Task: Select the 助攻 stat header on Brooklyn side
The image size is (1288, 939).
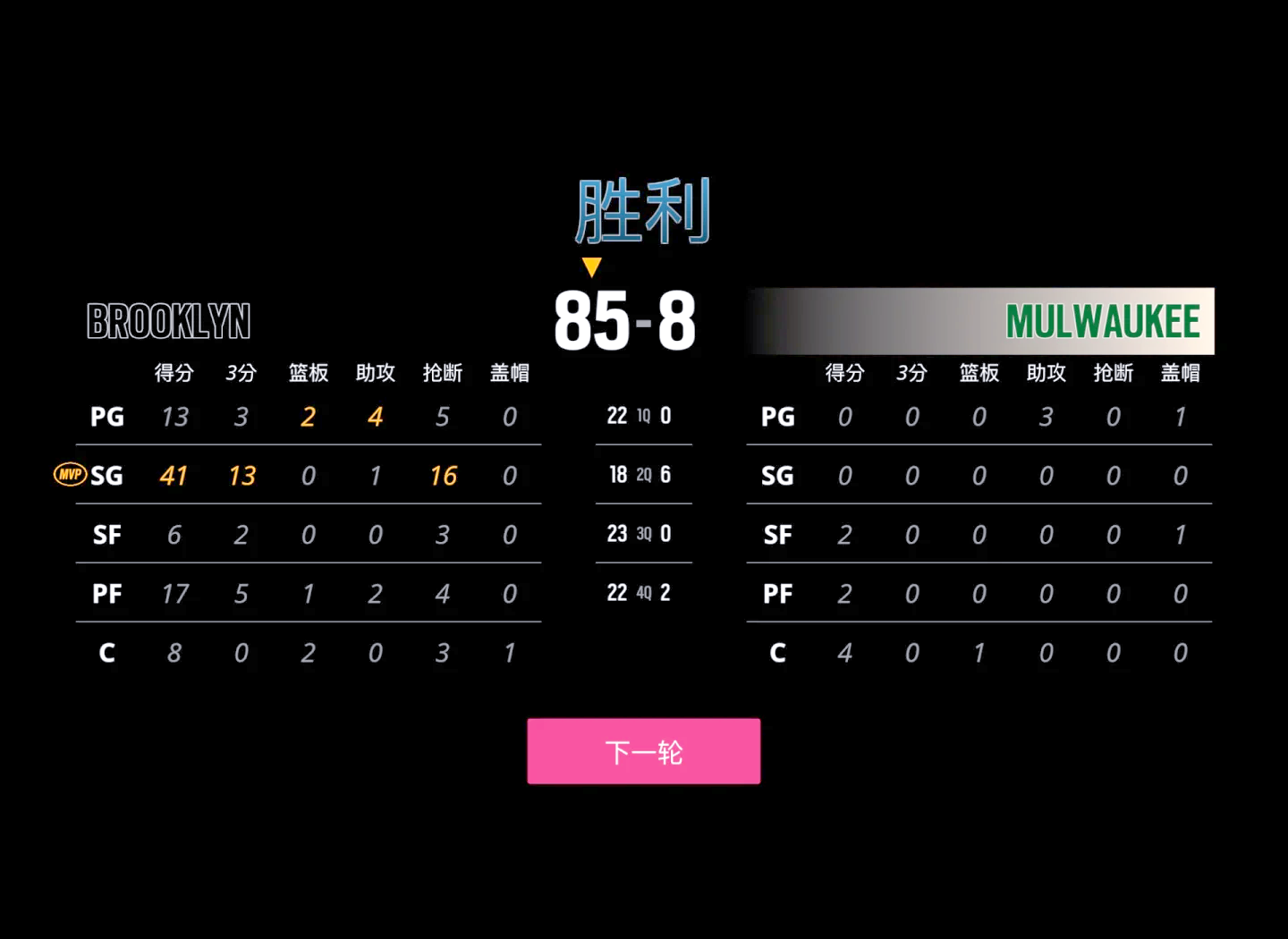Action: 375,374
